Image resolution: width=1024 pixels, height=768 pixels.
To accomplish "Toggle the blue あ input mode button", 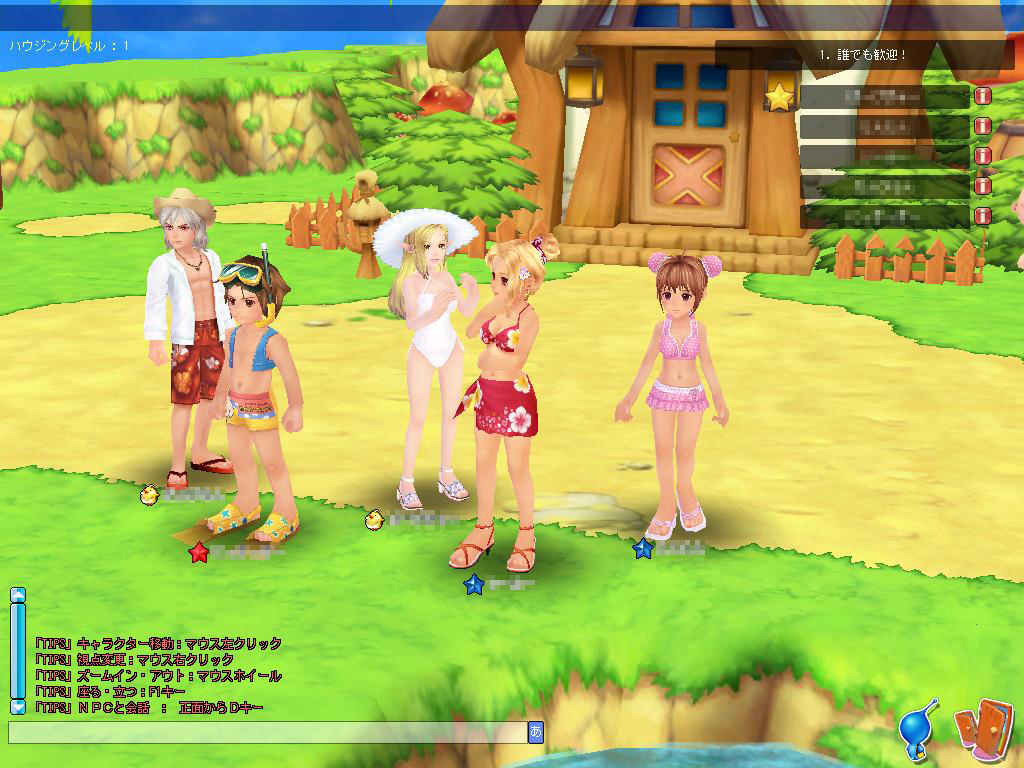I will pos(536,733).
